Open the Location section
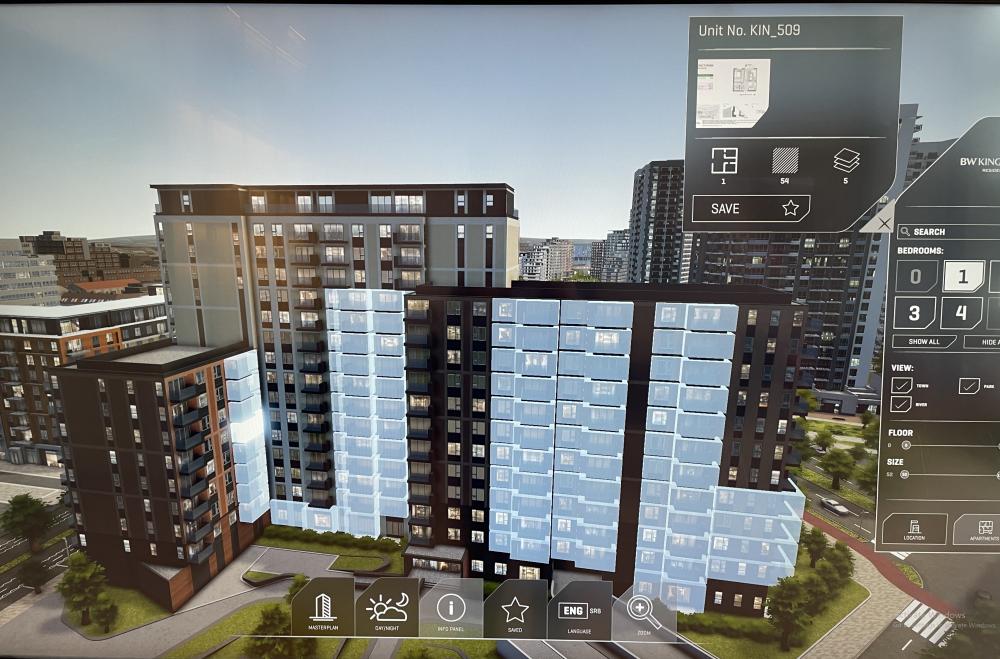Image resolution: width=1000 pixels, height=659 pixels. coord(913,529)
